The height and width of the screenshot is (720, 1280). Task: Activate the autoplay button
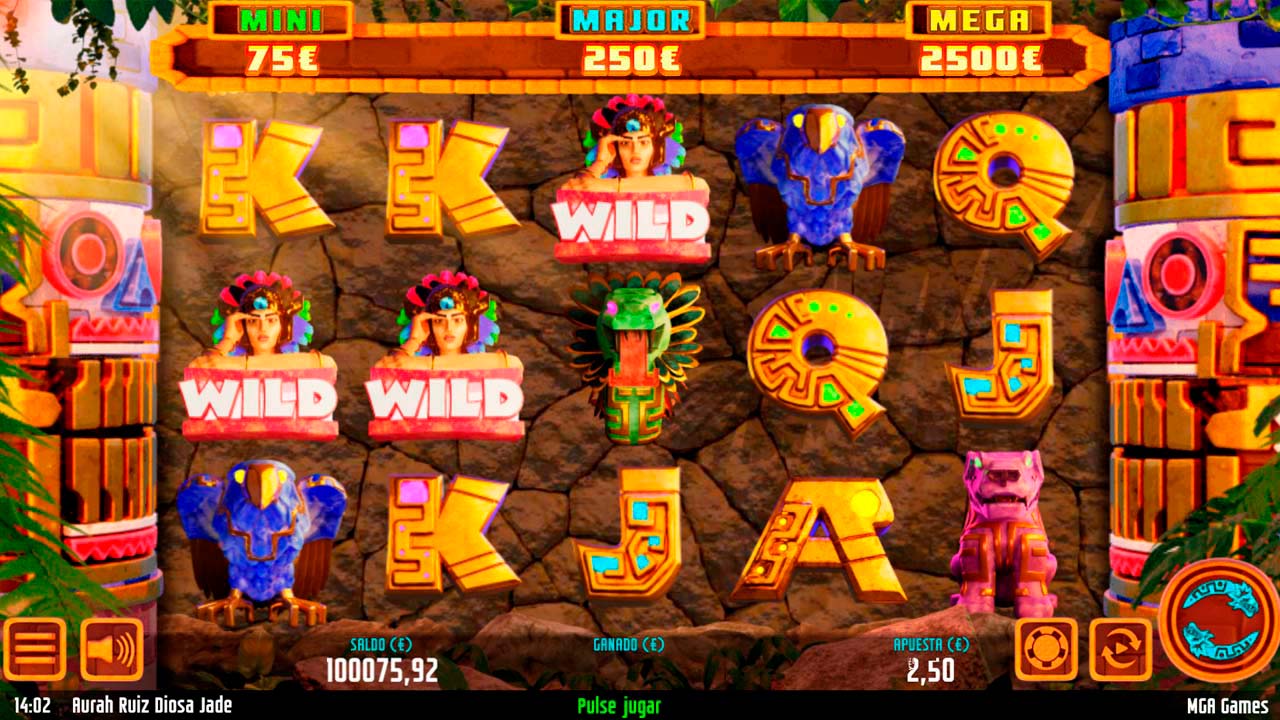point(1120,649)
